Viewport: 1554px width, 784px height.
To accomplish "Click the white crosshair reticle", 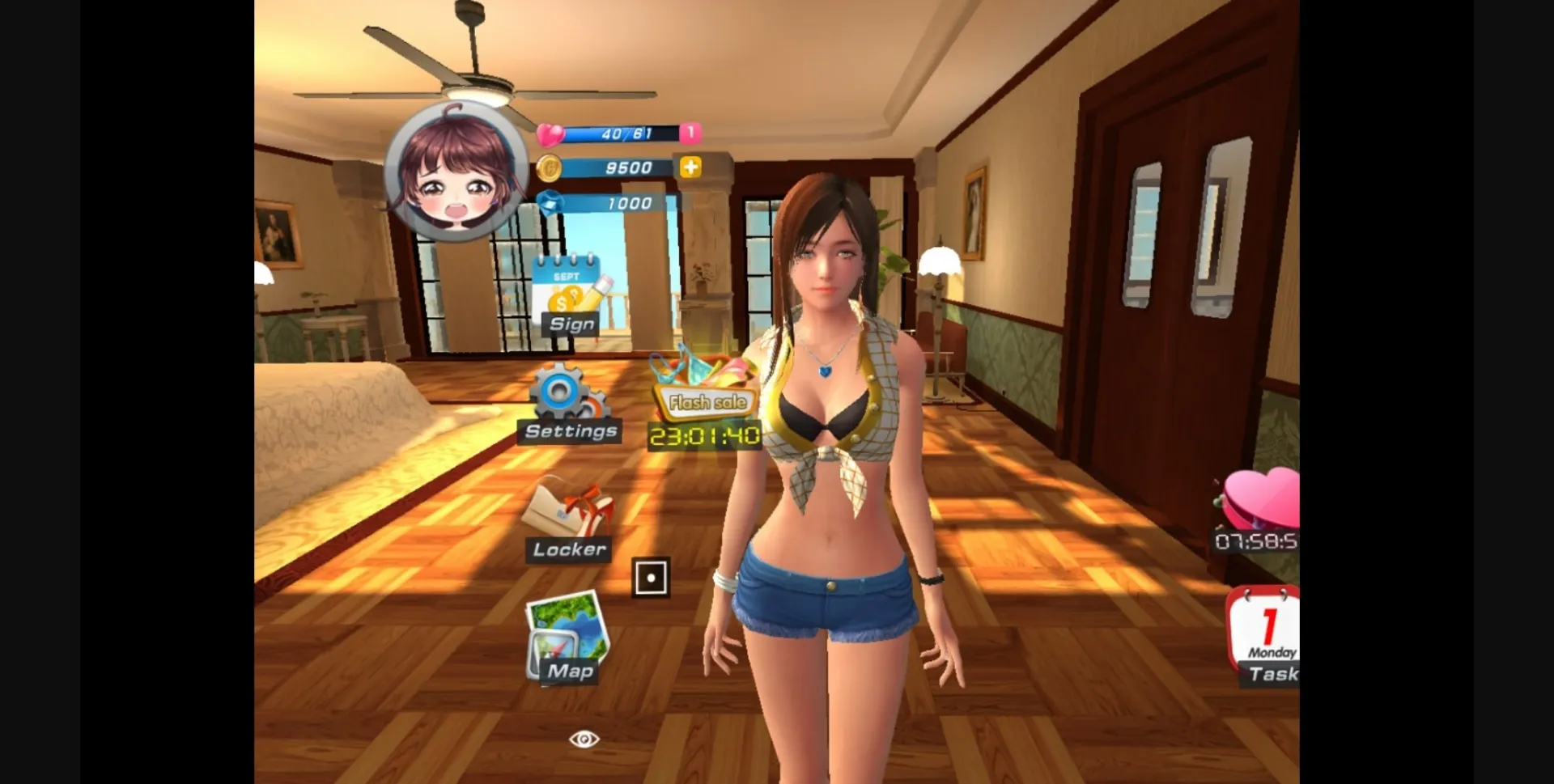I will click(652, 576).
